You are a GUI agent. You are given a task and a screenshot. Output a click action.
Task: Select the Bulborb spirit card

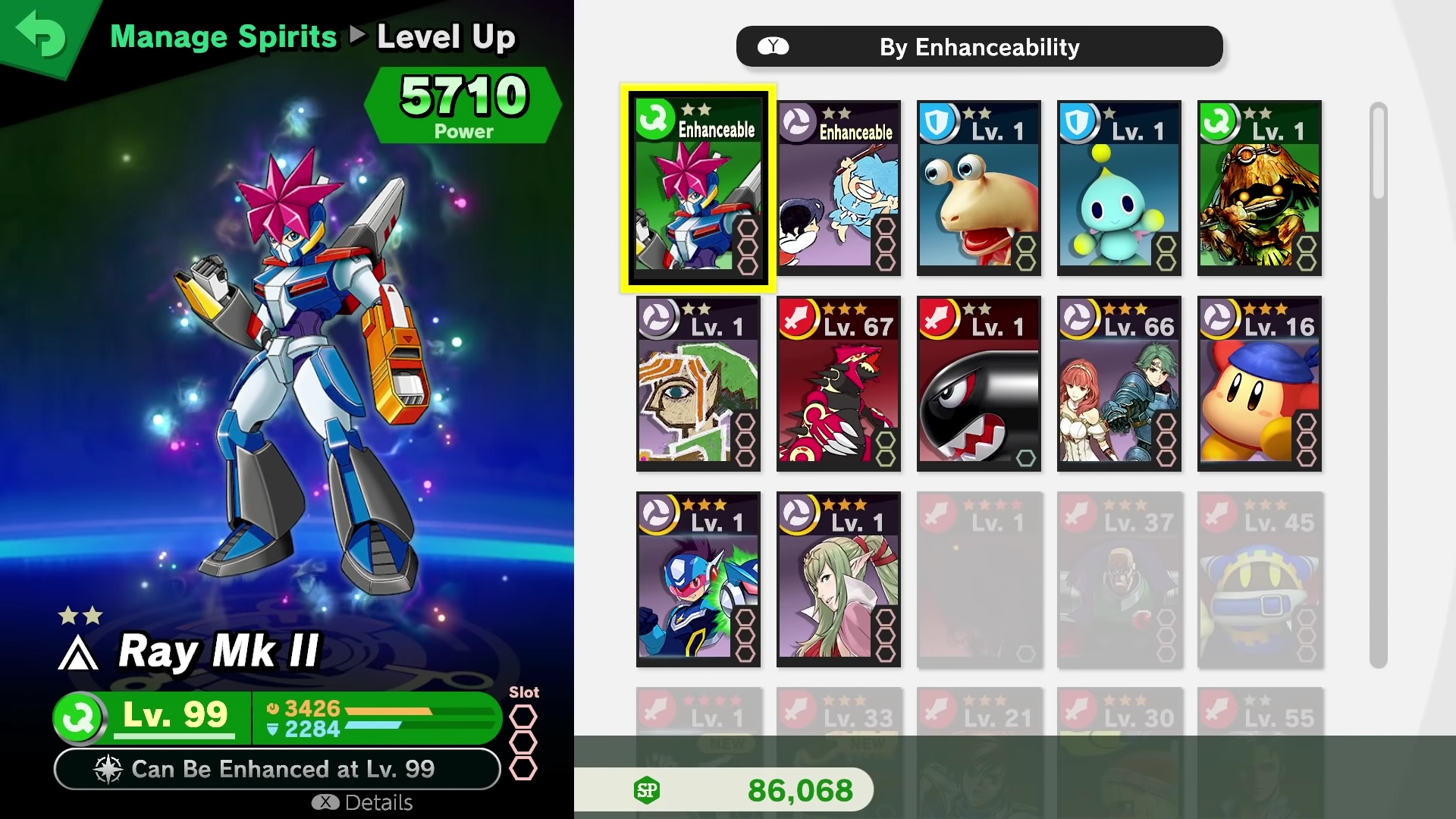pos(978,187)
